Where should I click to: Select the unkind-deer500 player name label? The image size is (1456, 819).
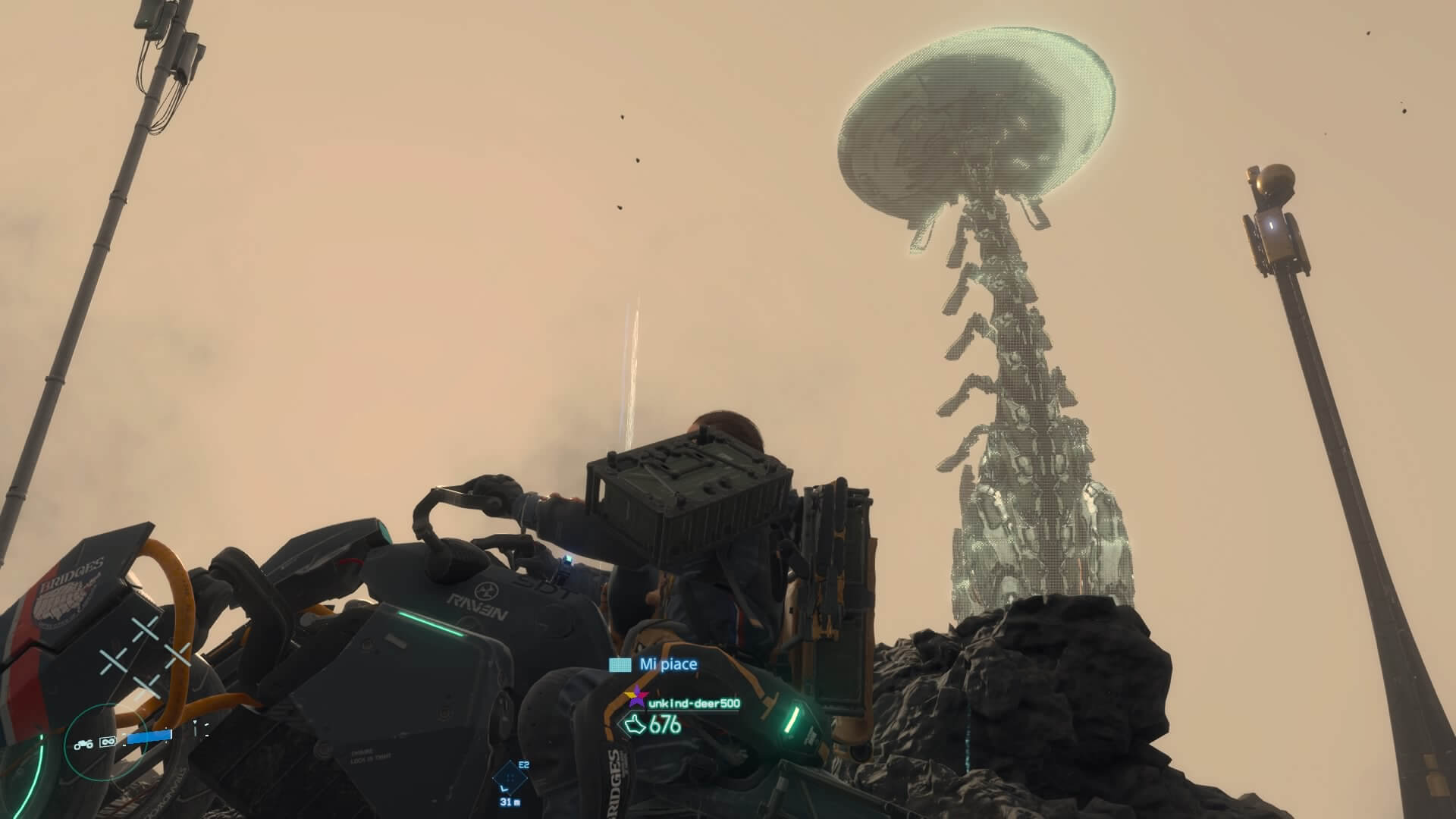tap(695, 704)
